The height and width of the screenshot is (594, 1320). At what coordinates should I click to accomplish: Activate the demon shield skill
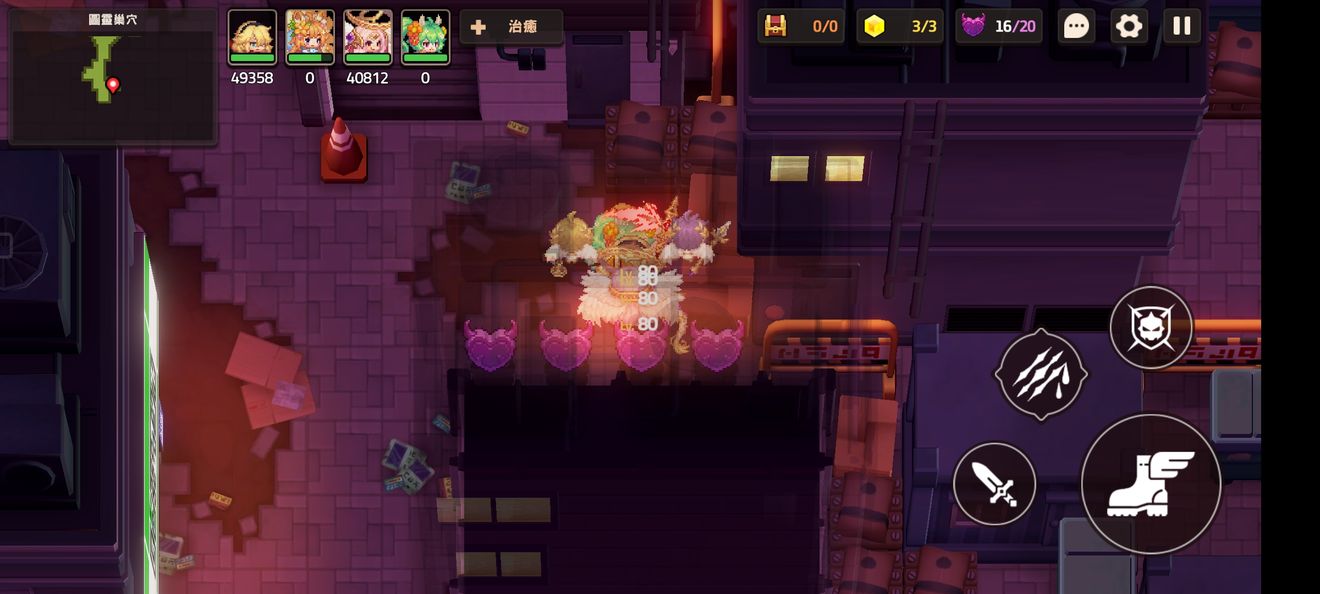tap(1151, 327)
